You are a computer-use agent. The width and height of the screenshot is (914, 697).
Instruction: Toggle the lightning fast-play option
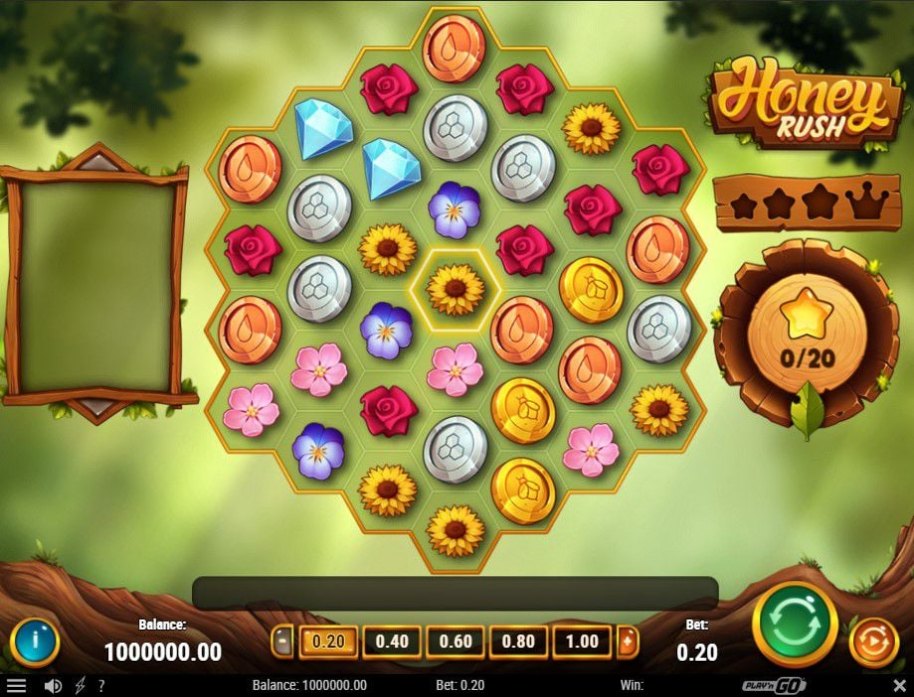click(x=80, y=686)
